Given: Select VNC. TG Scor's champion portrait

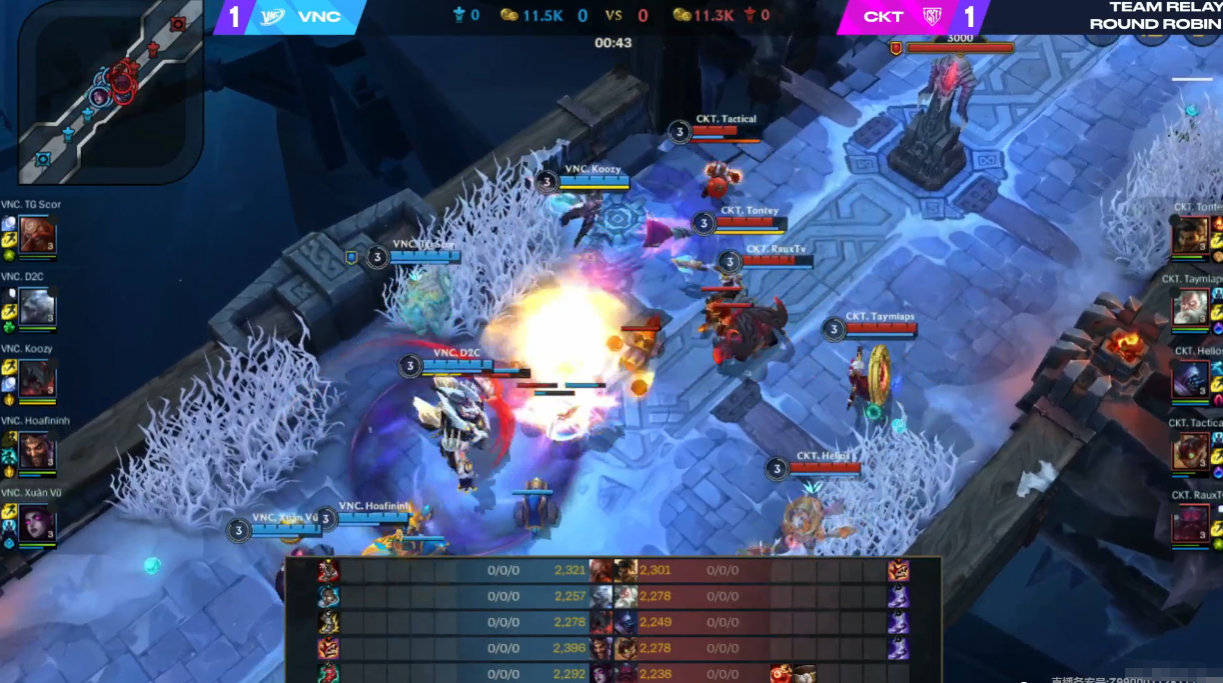Looking at the screenshot, I should [37, 236].
